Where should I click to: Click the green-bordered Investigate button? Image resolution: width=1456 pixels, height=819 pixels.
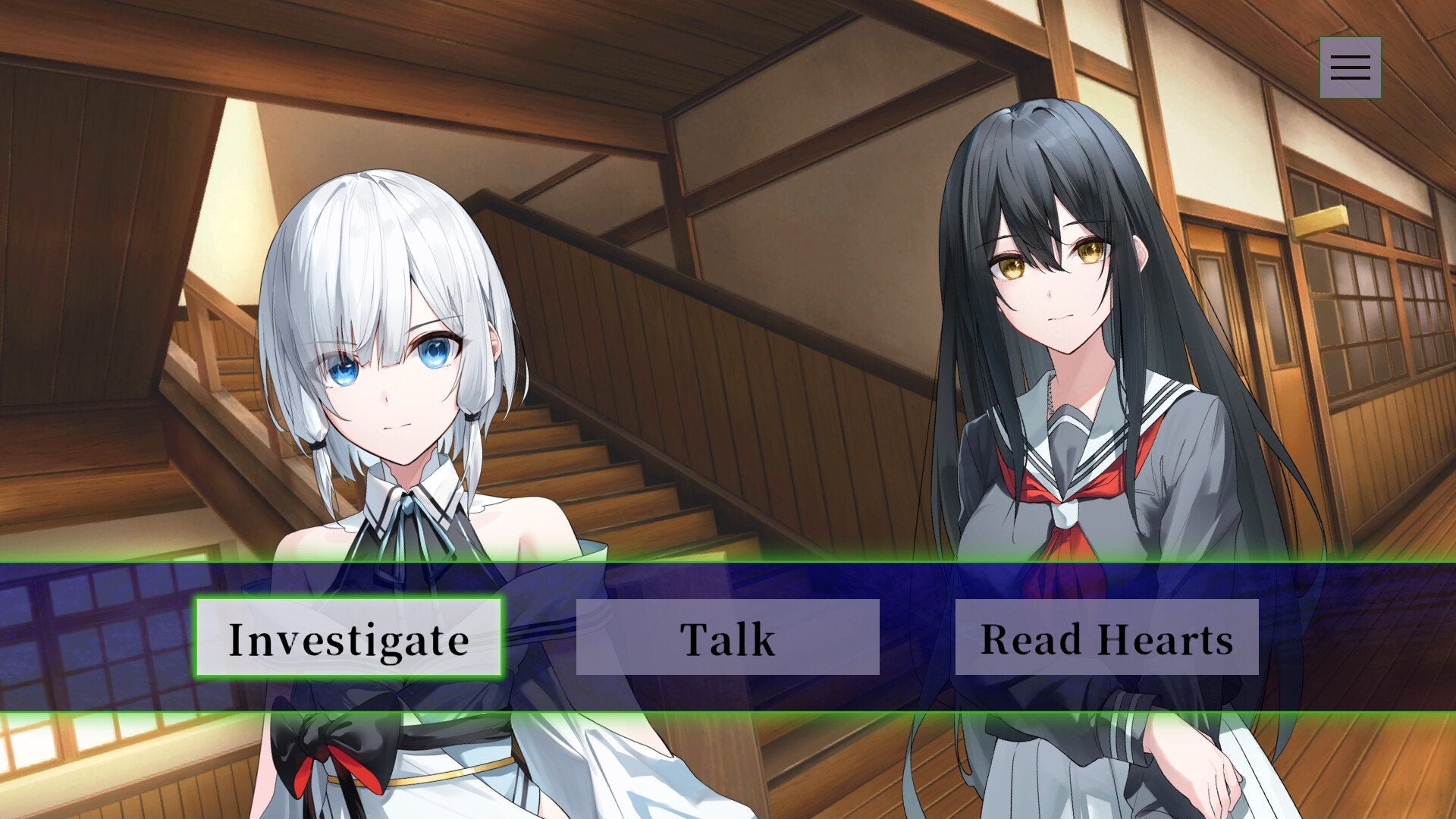click(x=349, y=639)
